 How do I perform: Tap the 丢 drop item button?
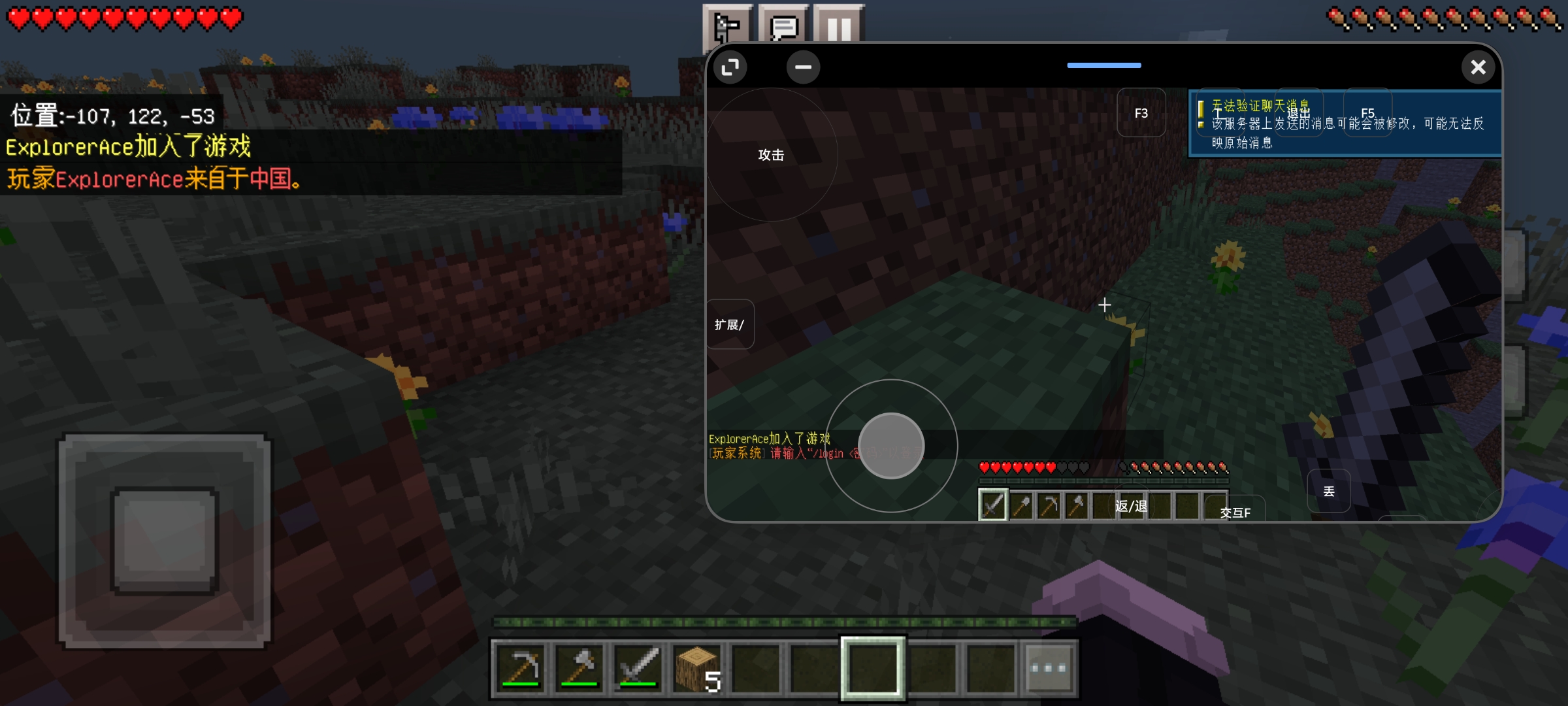pyautogui.click(x=1328, y=491)
